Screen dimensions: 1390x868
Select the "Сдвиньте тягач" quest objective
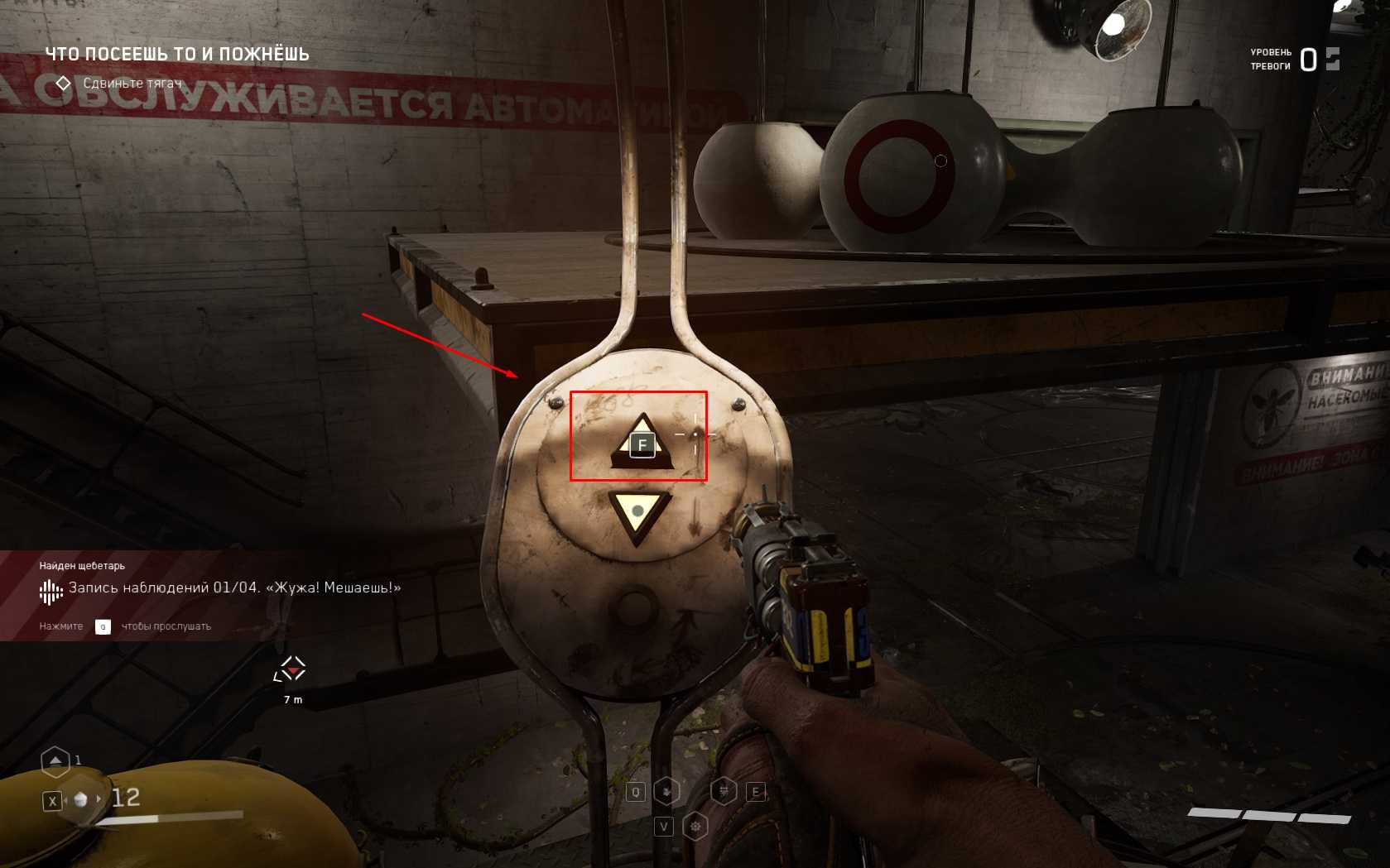click(132, 84)
